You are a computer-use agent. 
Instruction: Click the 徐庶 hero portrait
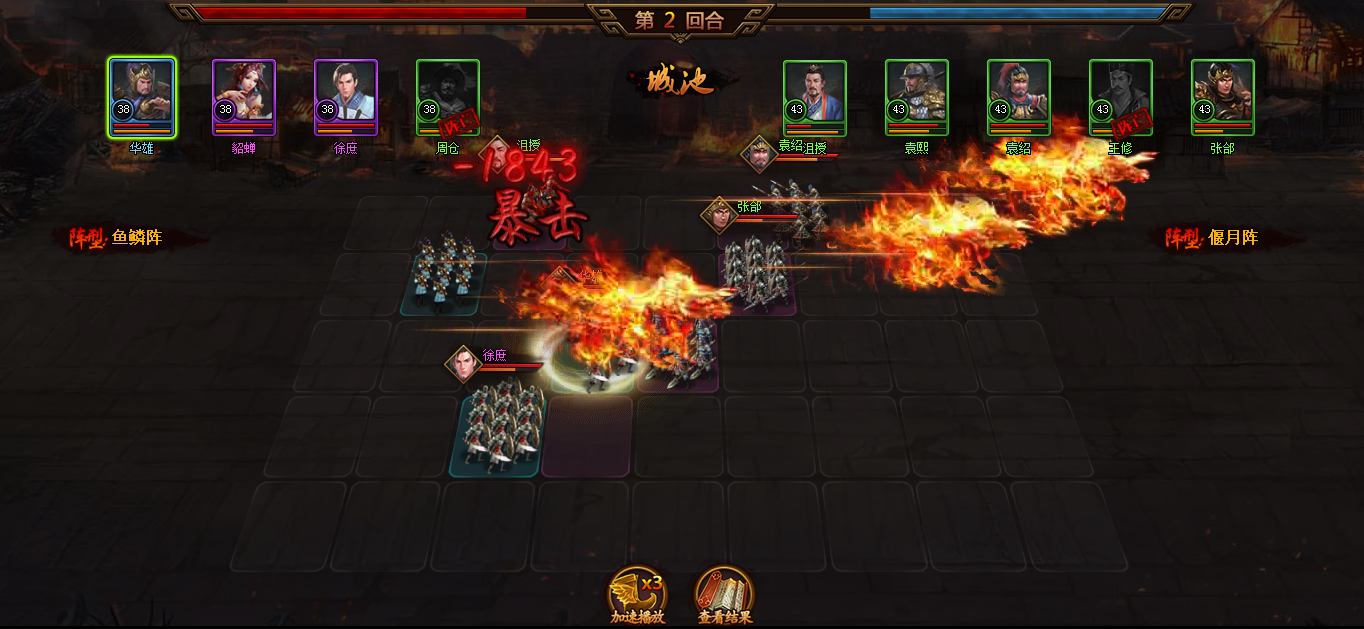tap(346, 97)
